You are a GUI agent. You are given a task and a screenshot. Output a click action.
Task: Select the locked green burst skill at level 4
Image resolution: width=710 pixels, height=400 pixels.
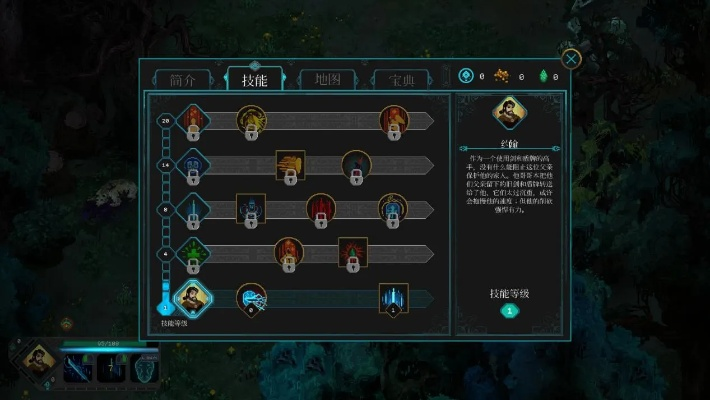[x=192, y=252]
